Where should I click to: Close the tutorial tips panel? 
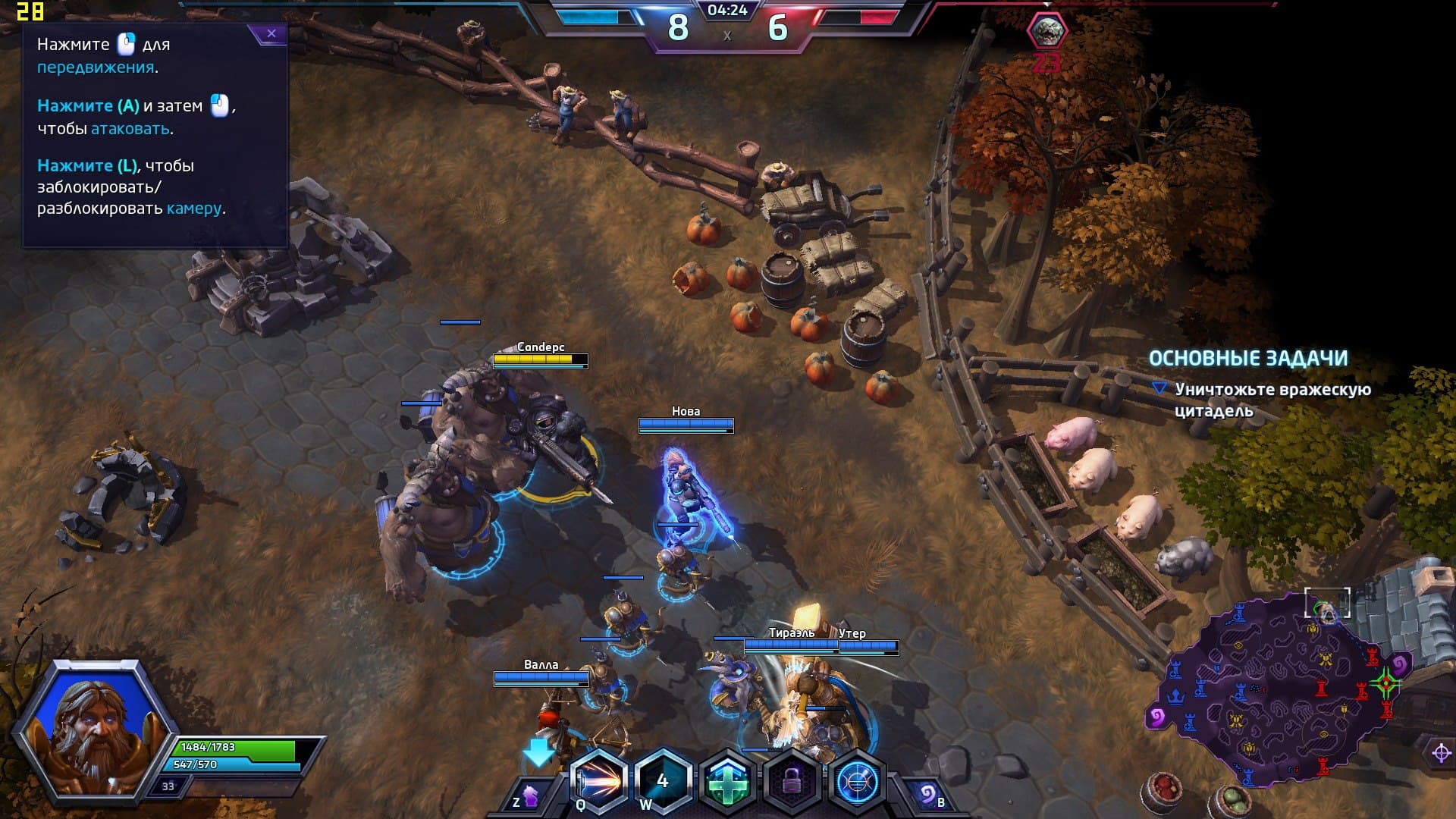click(x=271, y=33)
